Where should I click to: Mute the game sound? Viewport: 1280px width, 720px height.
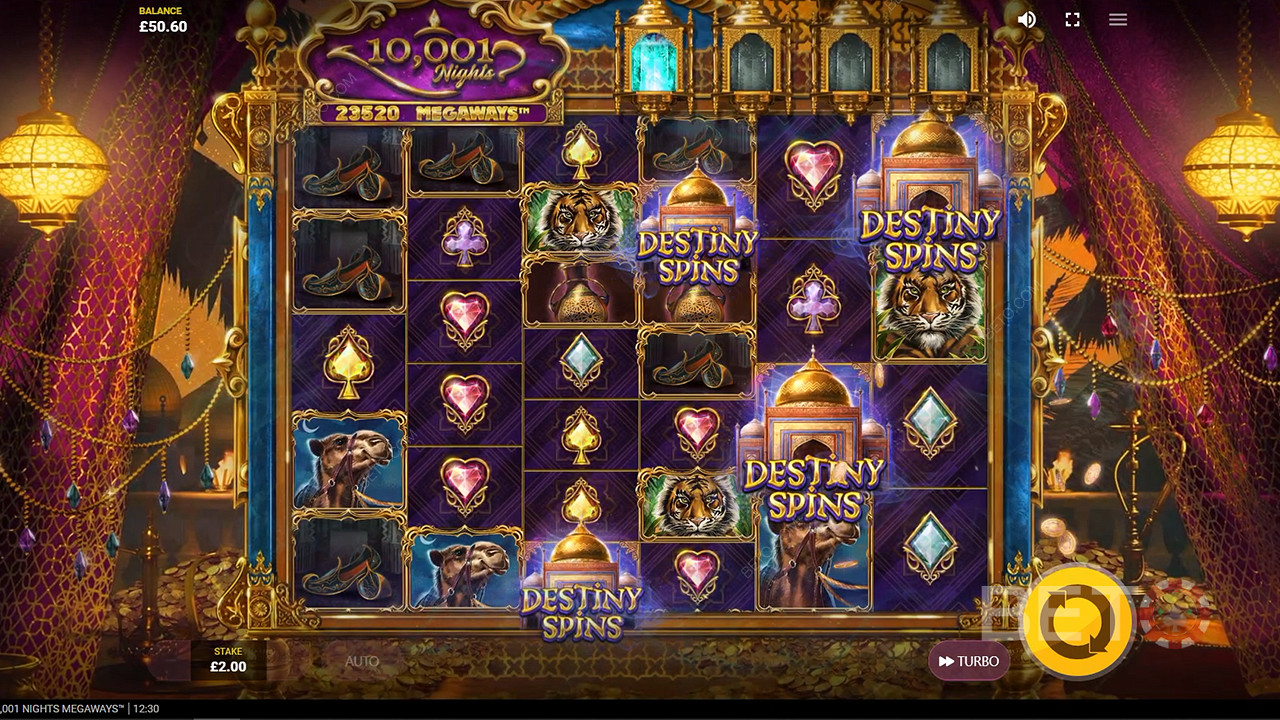pyautogui.click(x=1026, y=20)
